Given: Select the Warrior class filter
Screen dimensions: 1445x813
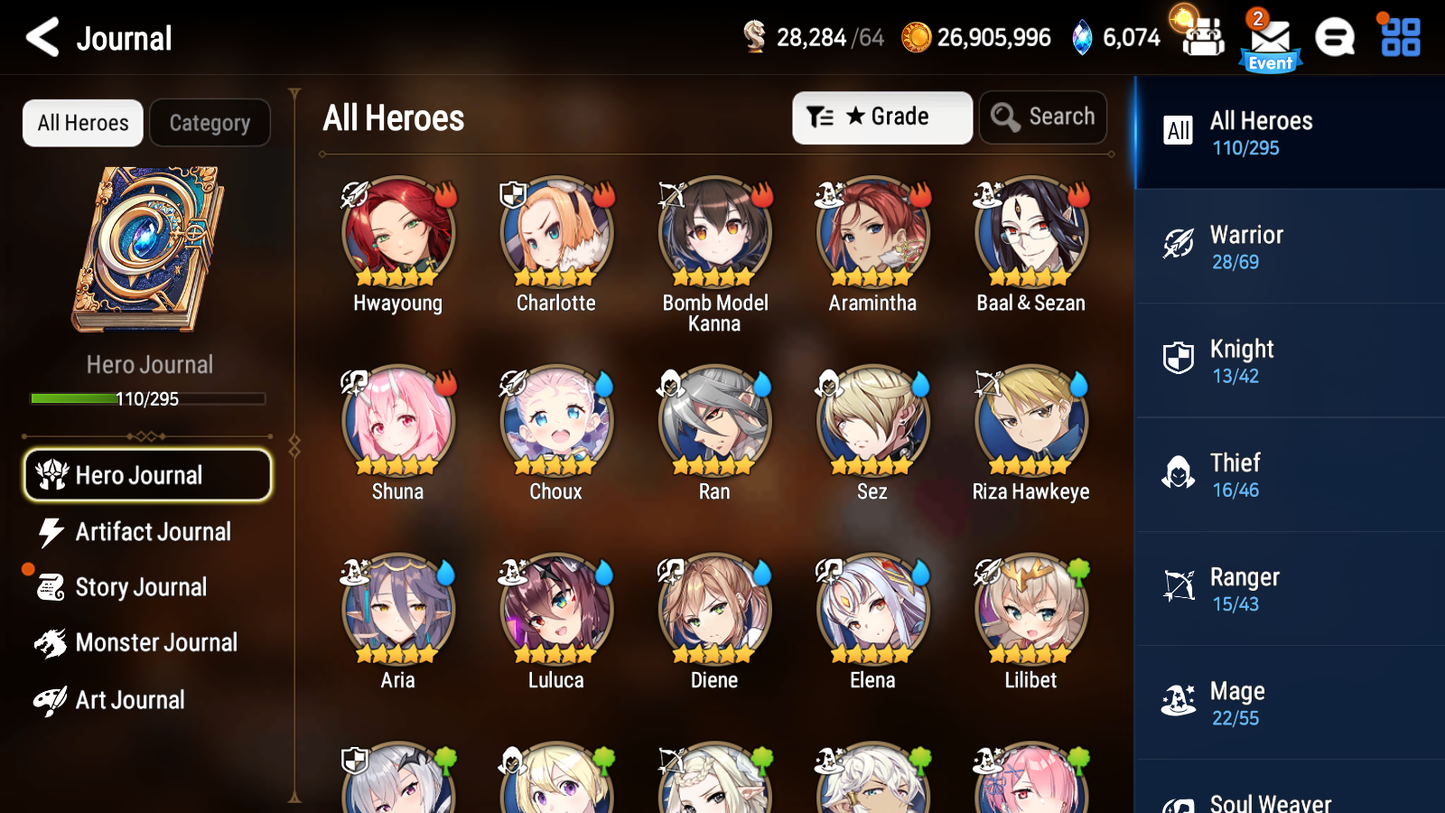Looking at the screenshot, I should coord(1289,246).
